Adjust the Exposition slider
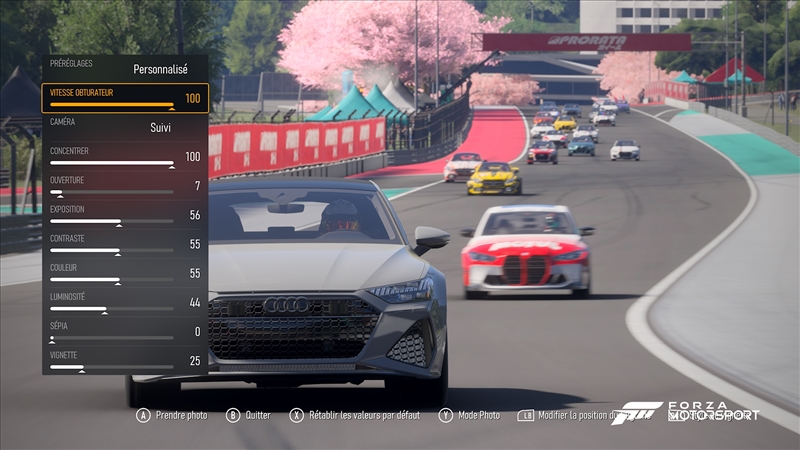 112,221
